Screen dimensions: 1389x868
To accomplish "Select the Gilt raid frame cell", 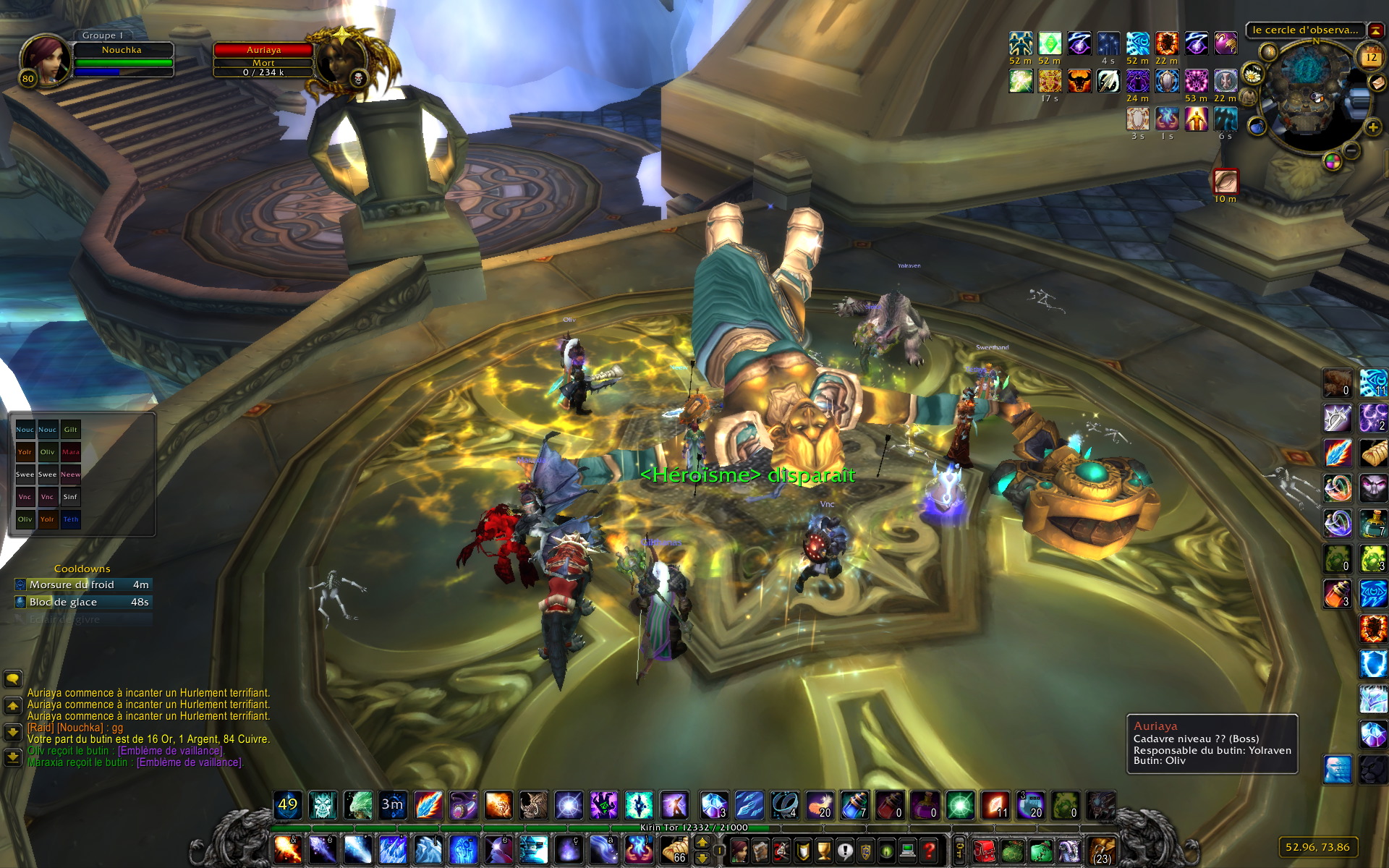I will point(70,430).
